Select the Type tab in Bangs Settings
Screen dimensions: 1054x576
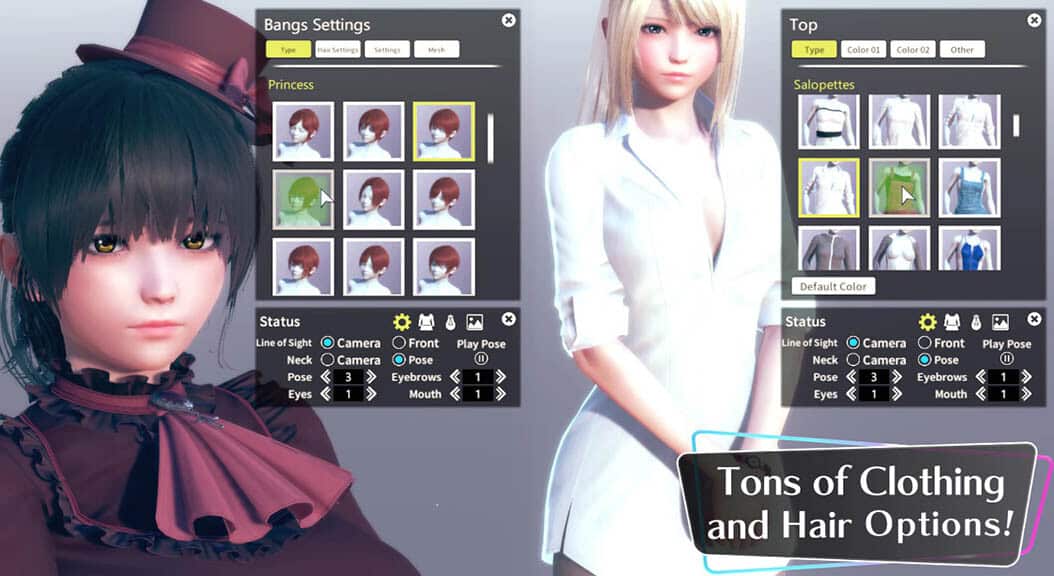click(x=287, y=49)
